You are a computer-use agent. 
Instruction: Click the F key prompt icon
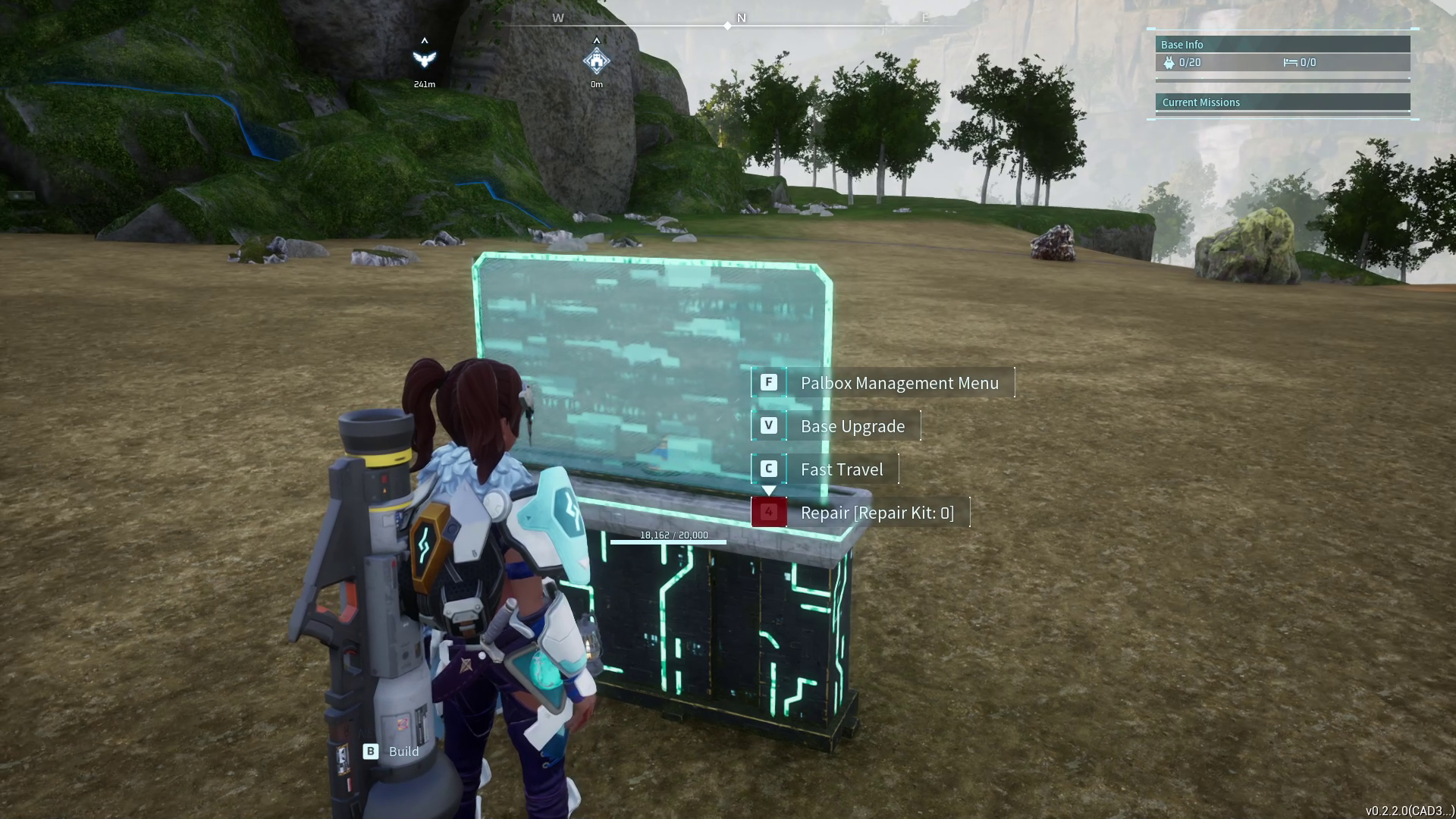(x=769, y=383)
